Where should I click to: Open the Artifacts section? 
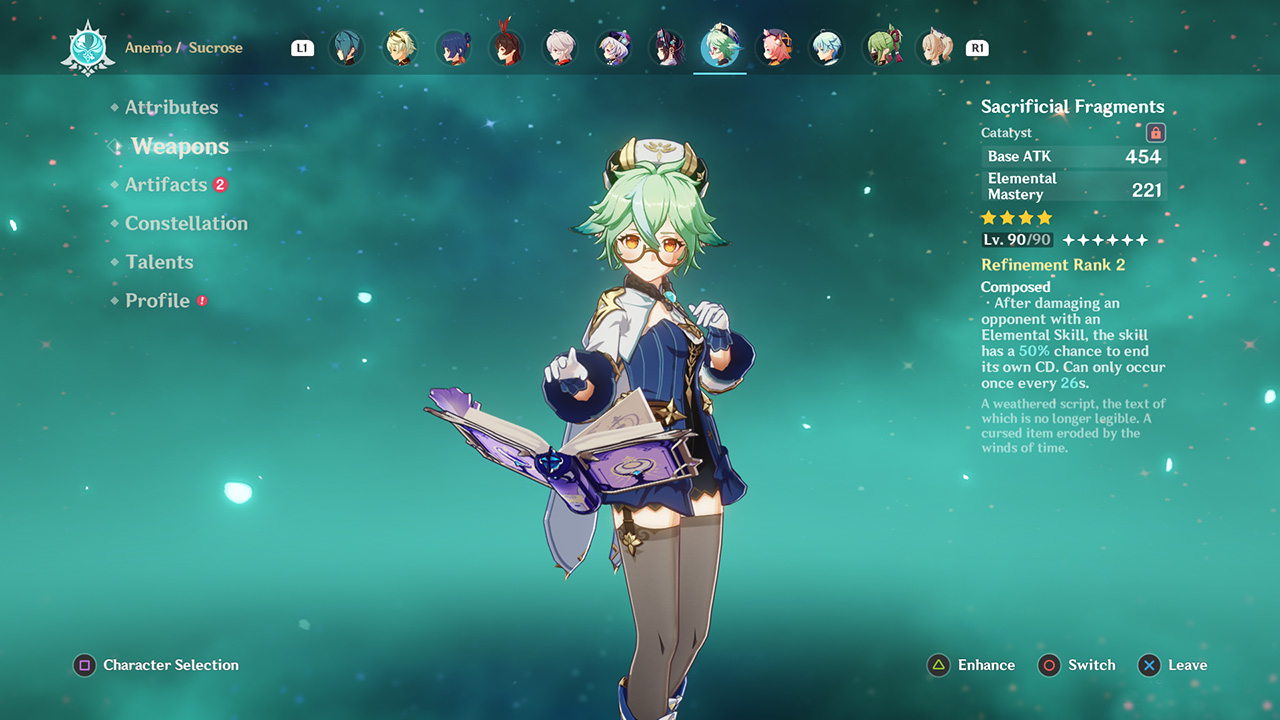coord(166,185)
